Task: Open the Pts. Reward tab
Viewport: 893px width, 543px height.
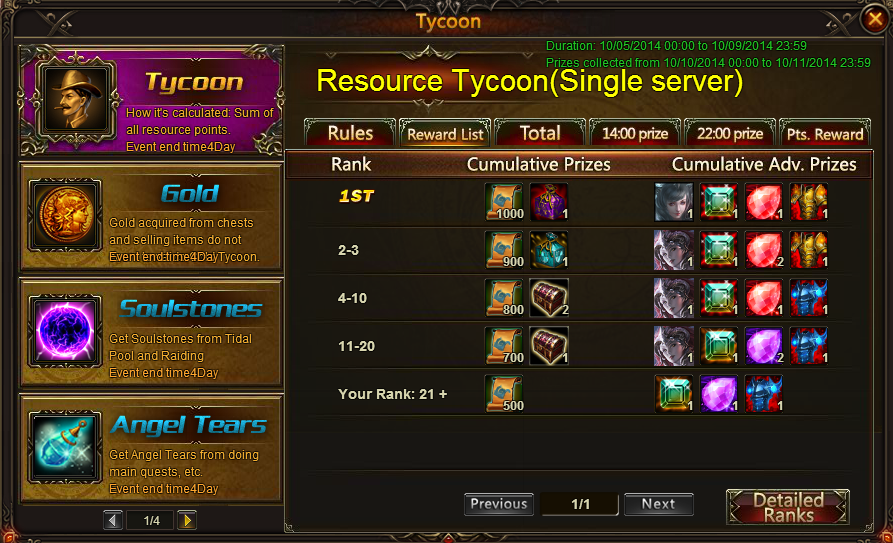Action: coord(825,133)
